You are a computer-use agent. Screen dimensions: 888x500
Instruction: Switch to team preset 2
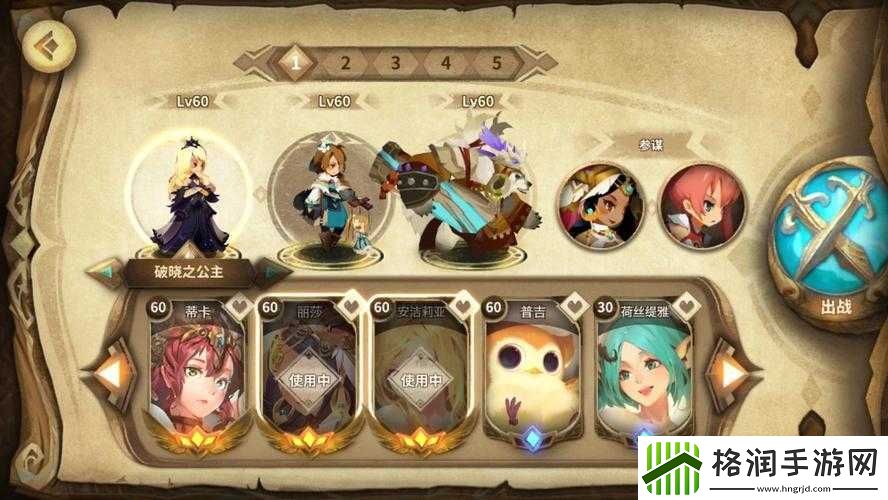(x=345, y=63)
